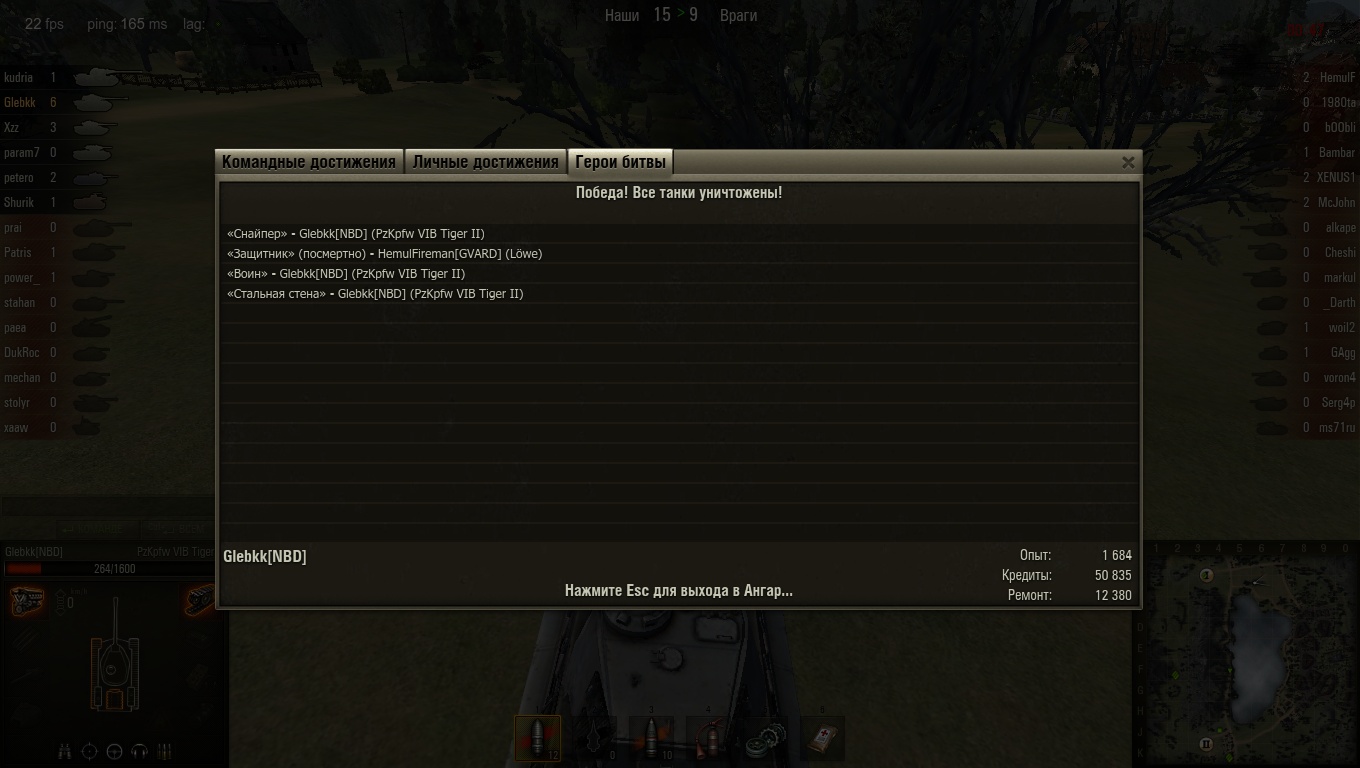Choose the third shell slot with 10 rounds

[x=651, y=738]
